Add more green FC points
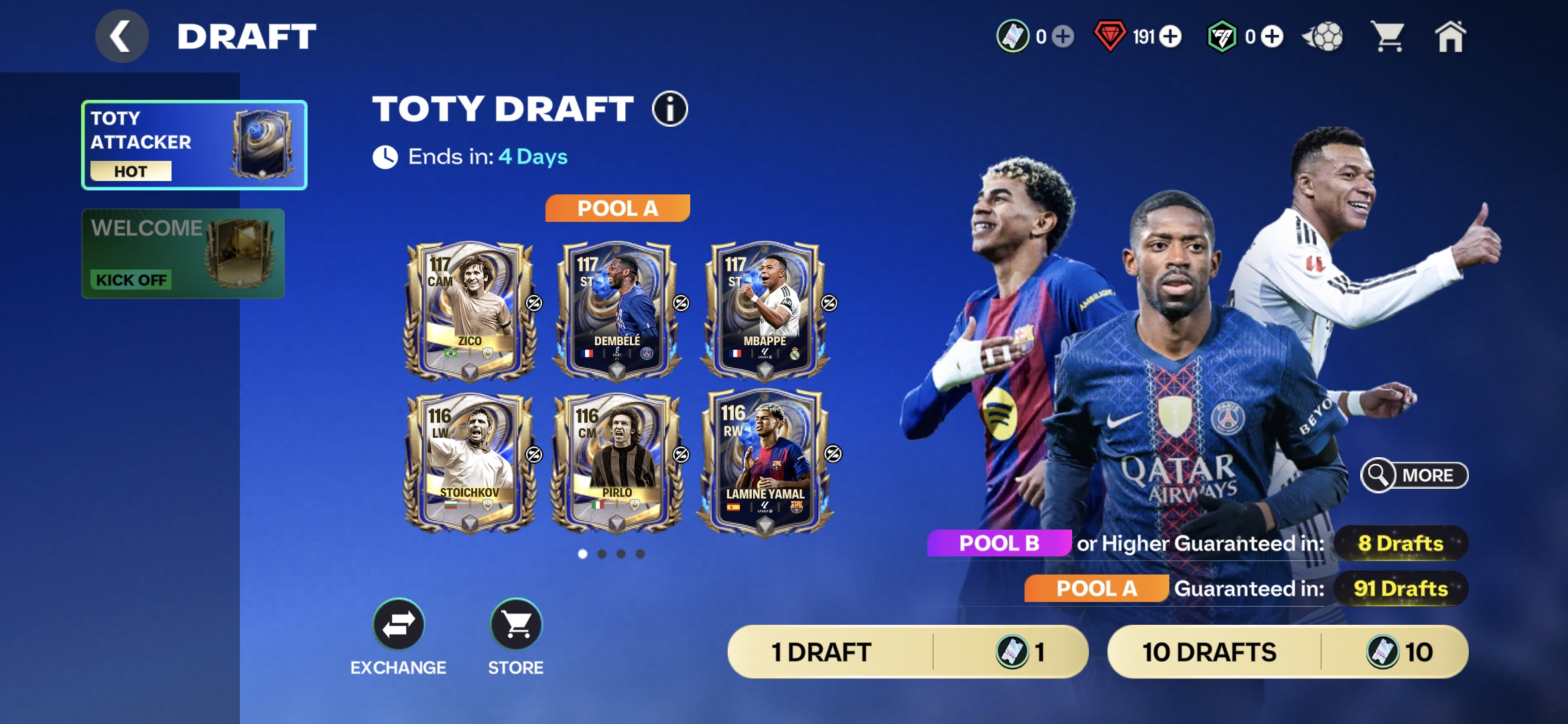The height and width of the screenshot is (724, 1568). 1272,36
